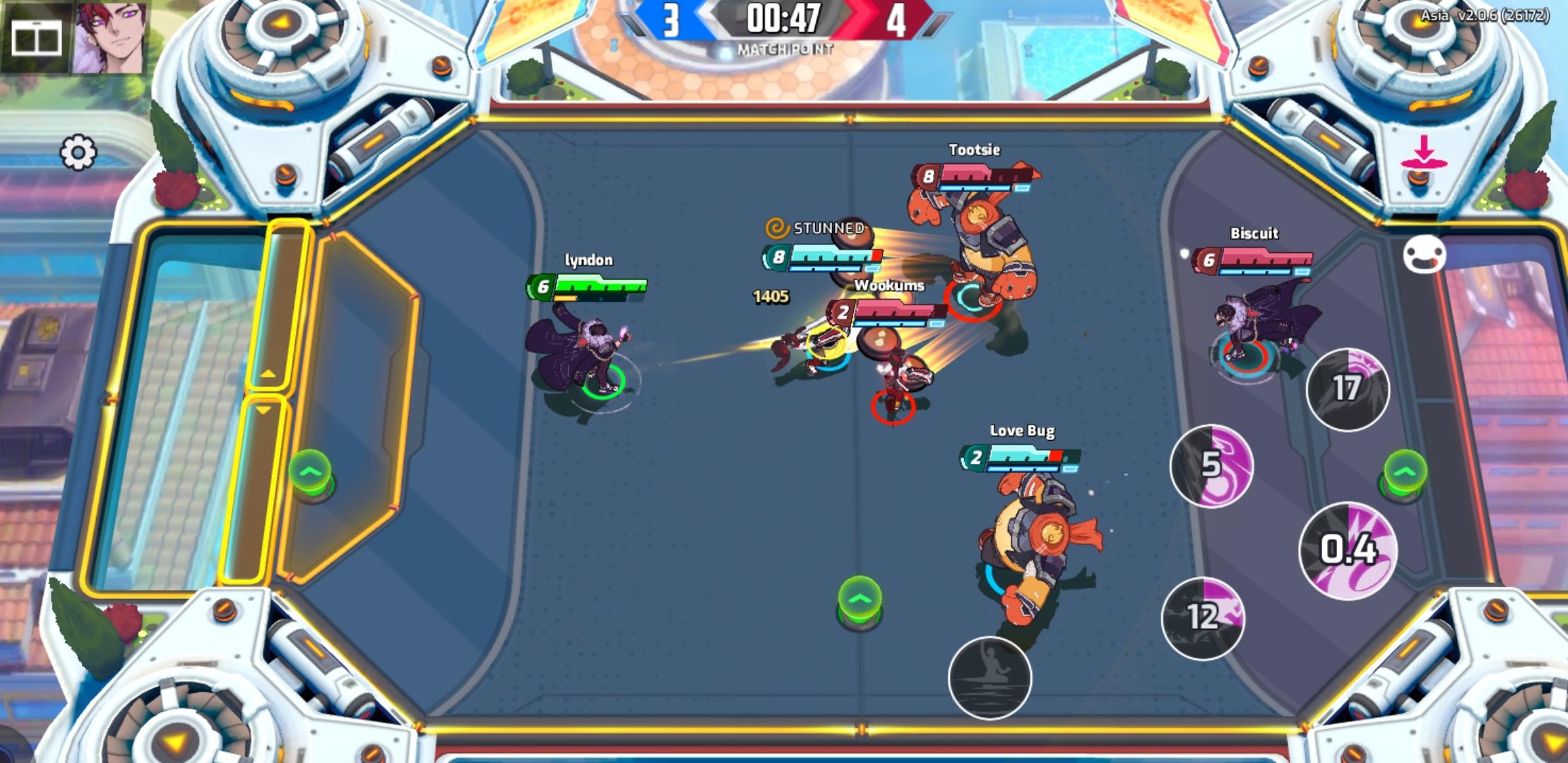Click the MATCH POINT label
1568x763 pixels.
[x=784, y=49]
